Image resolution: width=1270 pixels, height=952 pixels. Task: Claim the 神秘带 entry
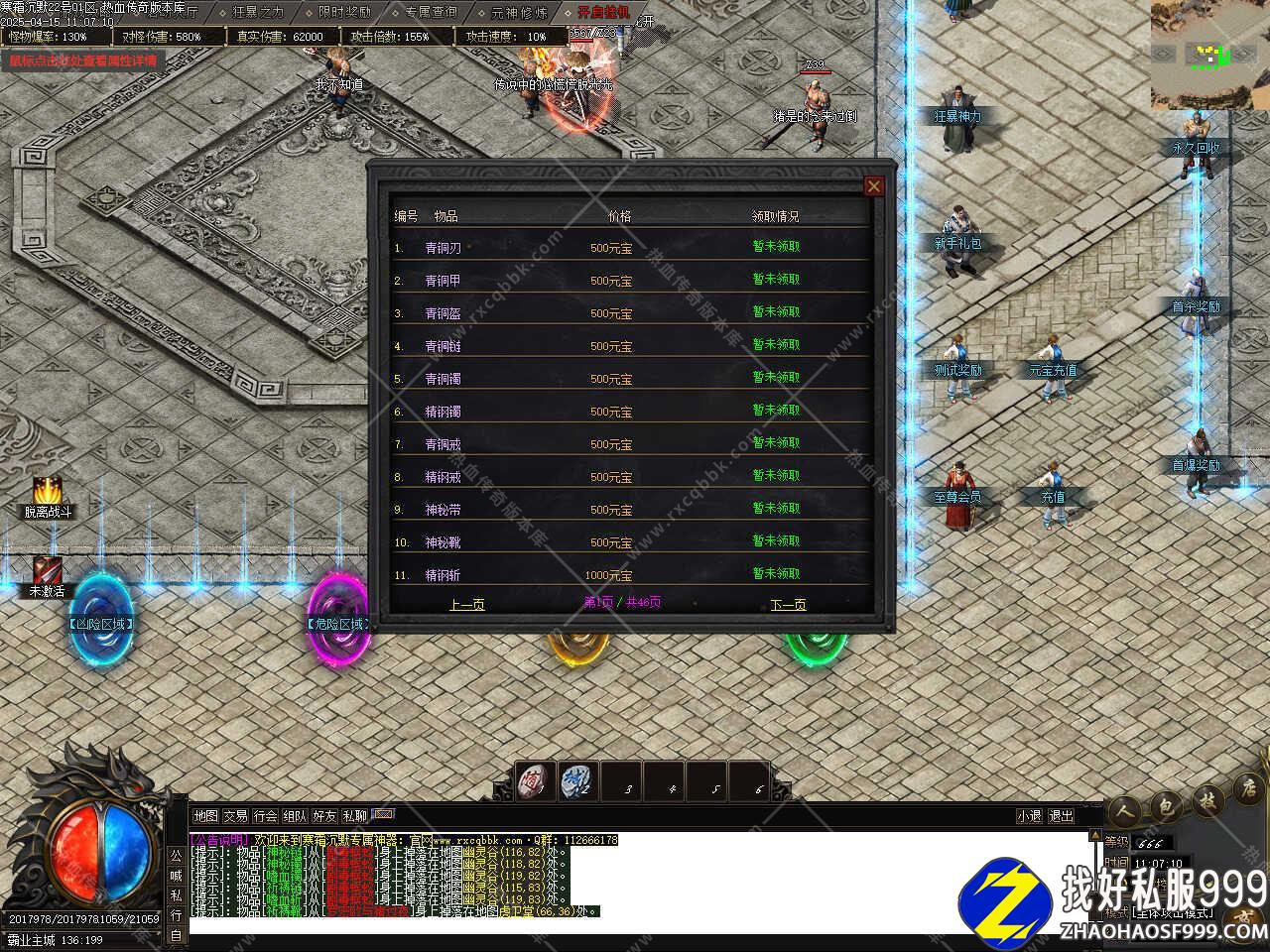(776, 509)
